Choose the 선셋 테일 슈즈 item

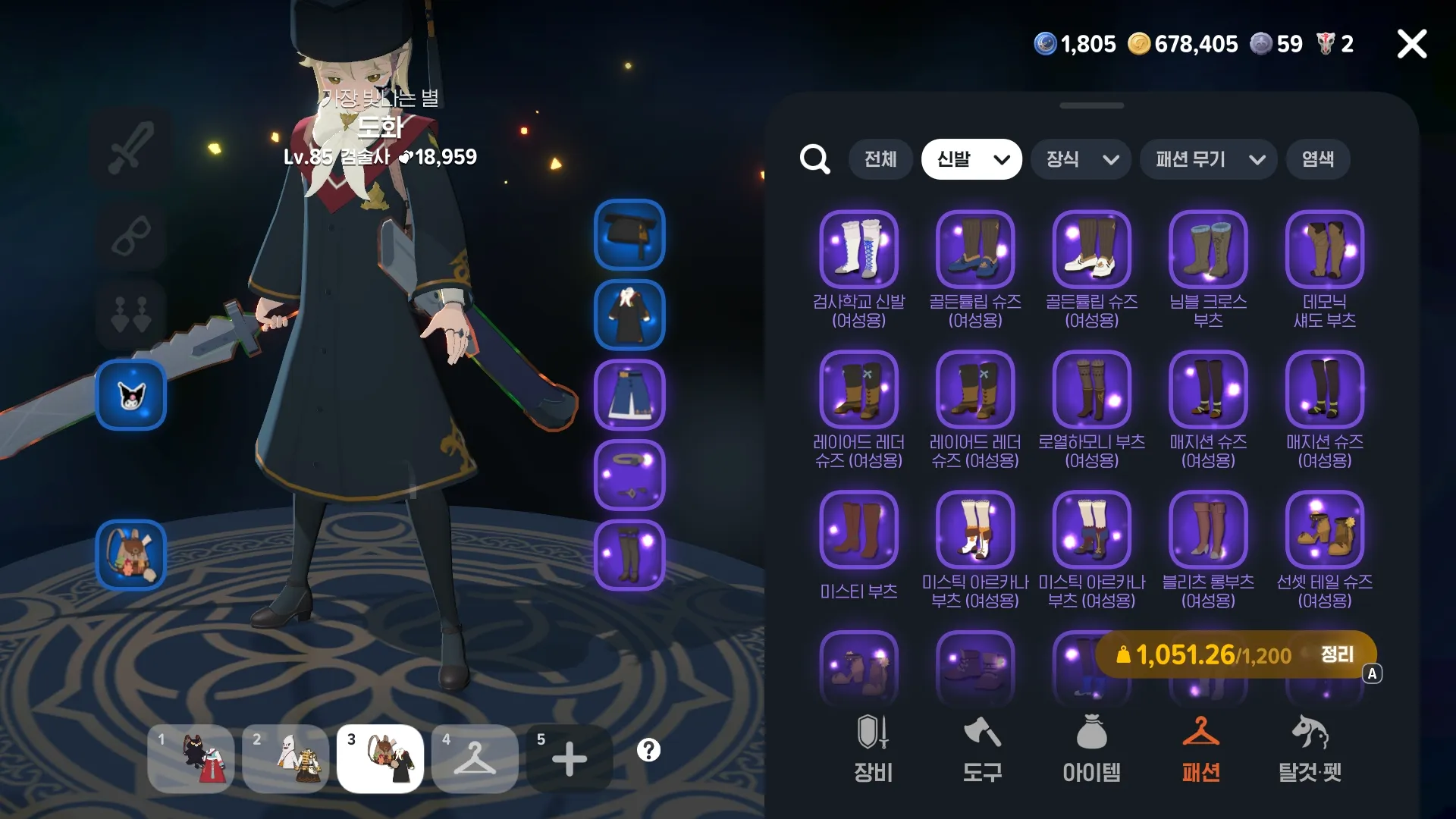1324,530
